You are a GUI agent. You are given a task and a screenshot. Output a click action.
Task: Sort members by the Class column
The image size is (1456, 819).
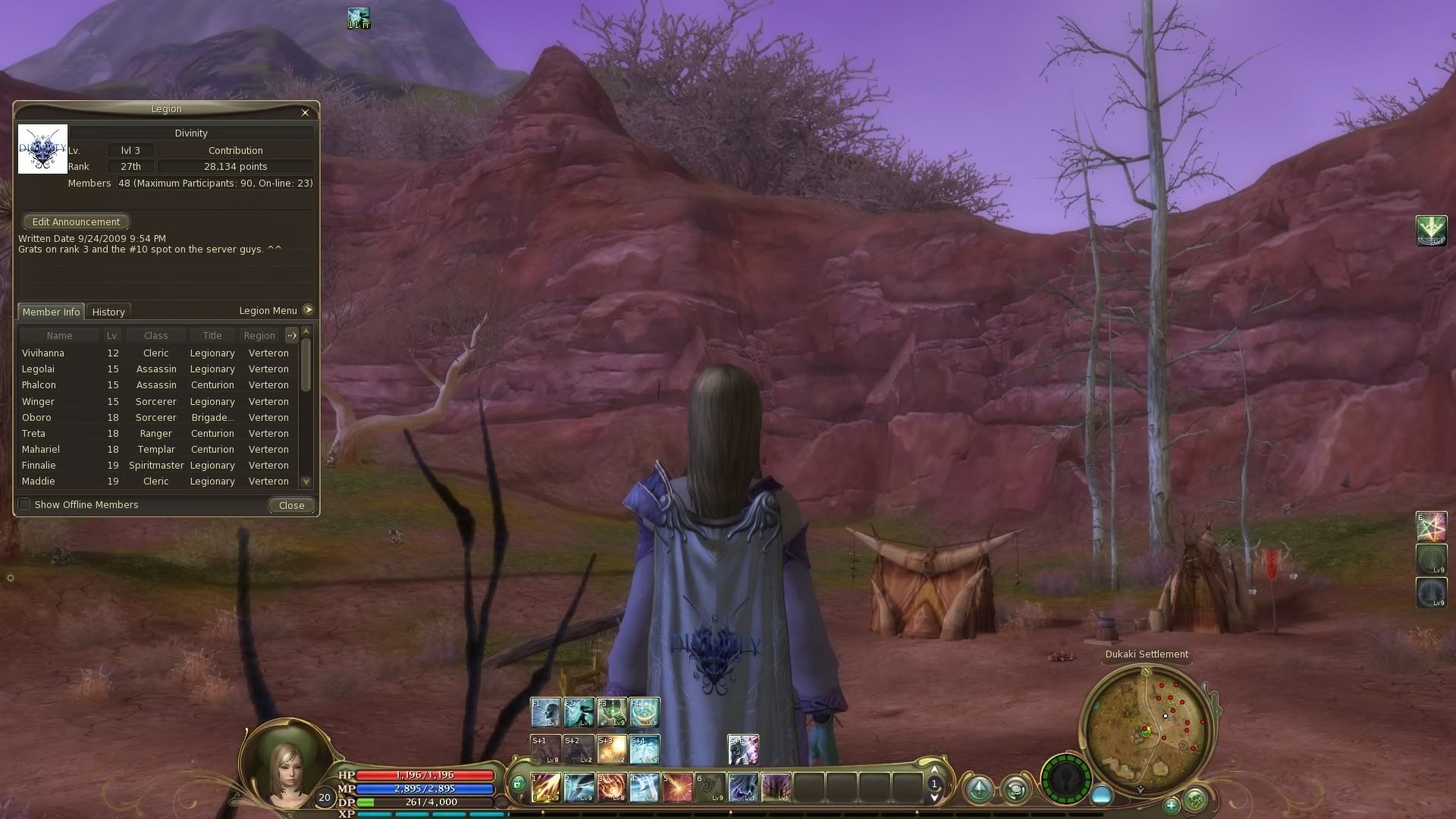(155, 335)
